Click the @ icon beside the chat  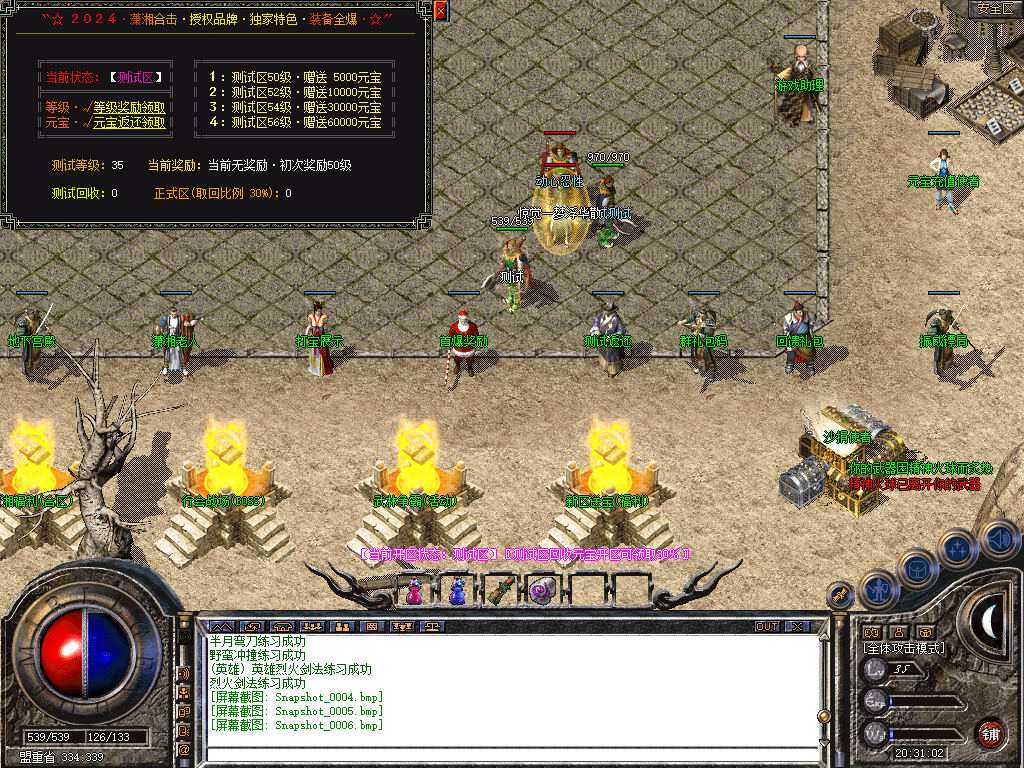[x=184, y=748]
